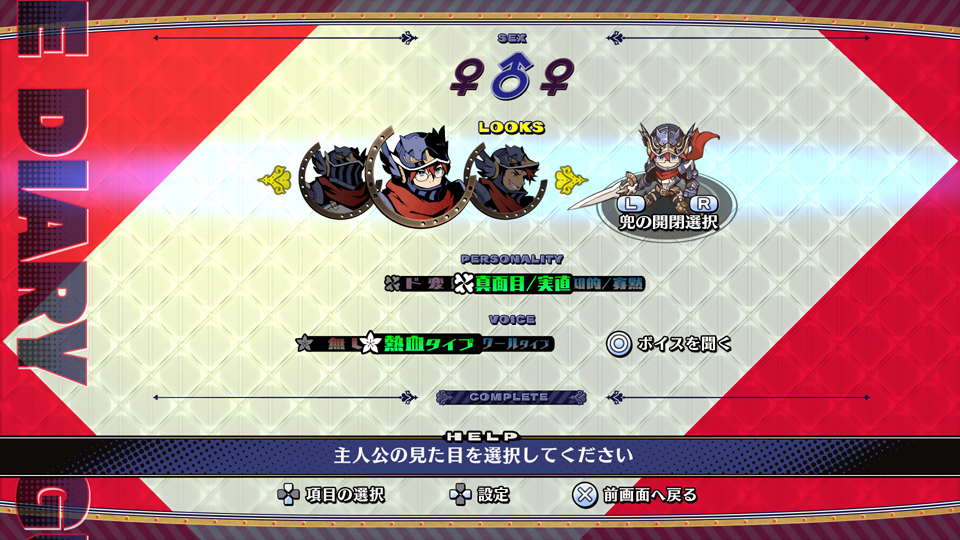Switch voice to クールタイプ
Image resolution: width=960 pixels, height=540 pixels.
click(x=516, y=343)
